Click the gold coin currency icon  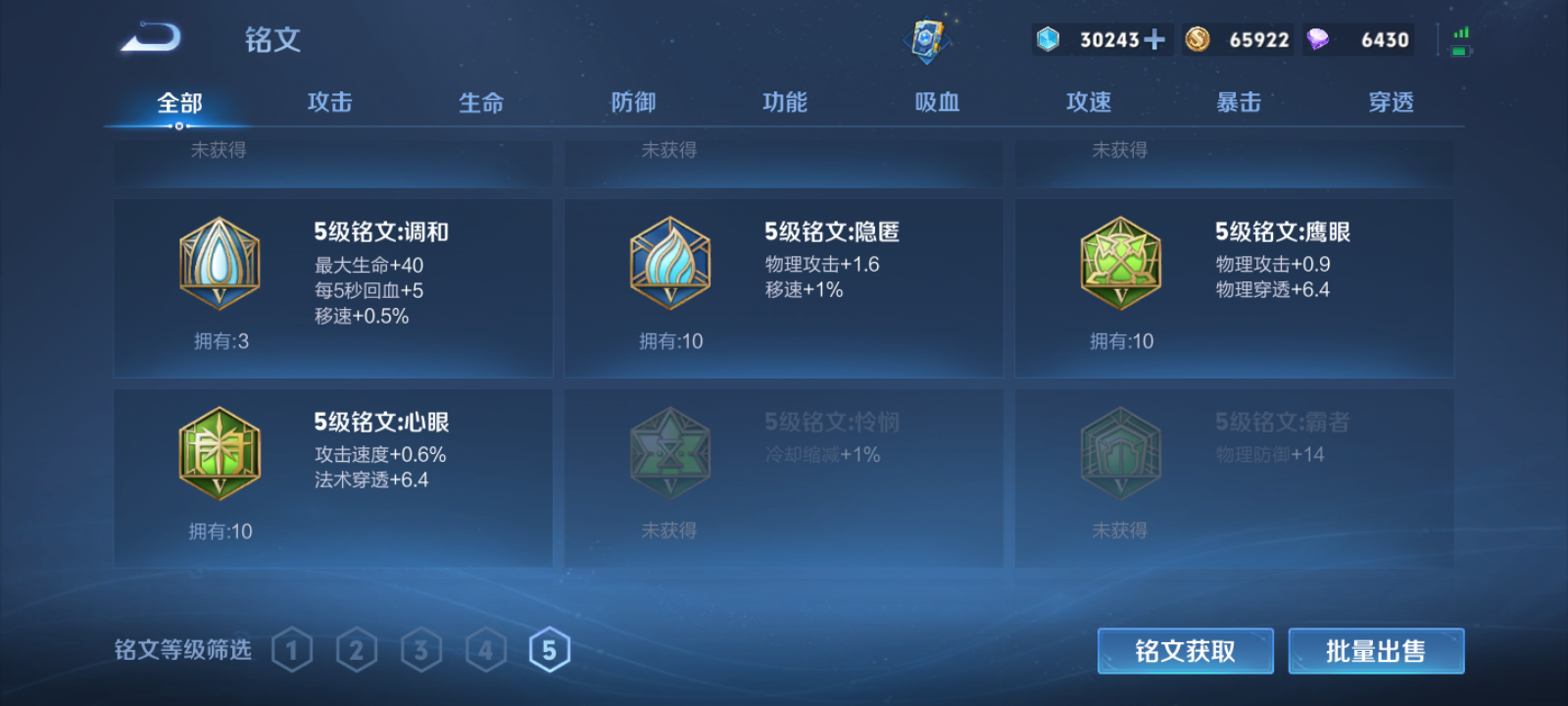click(x=1199, y=39)
